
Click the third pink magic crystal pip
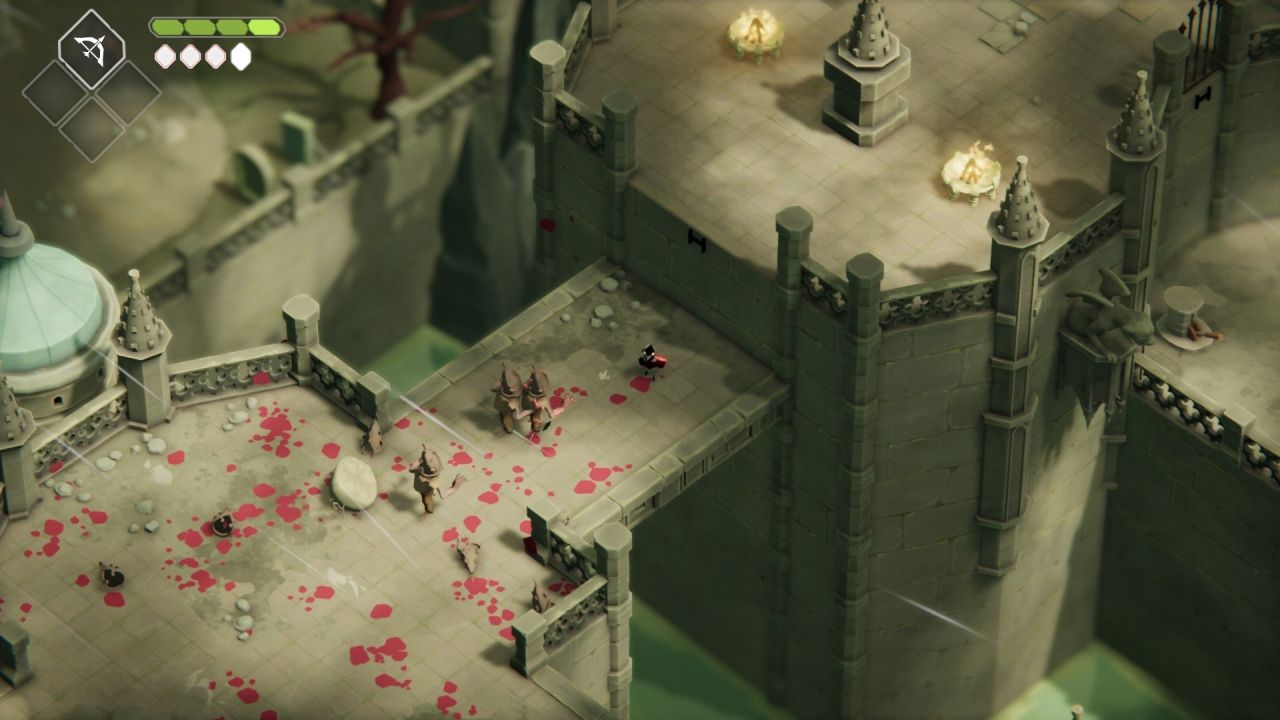pyautogui.click(x=215, y=55)
